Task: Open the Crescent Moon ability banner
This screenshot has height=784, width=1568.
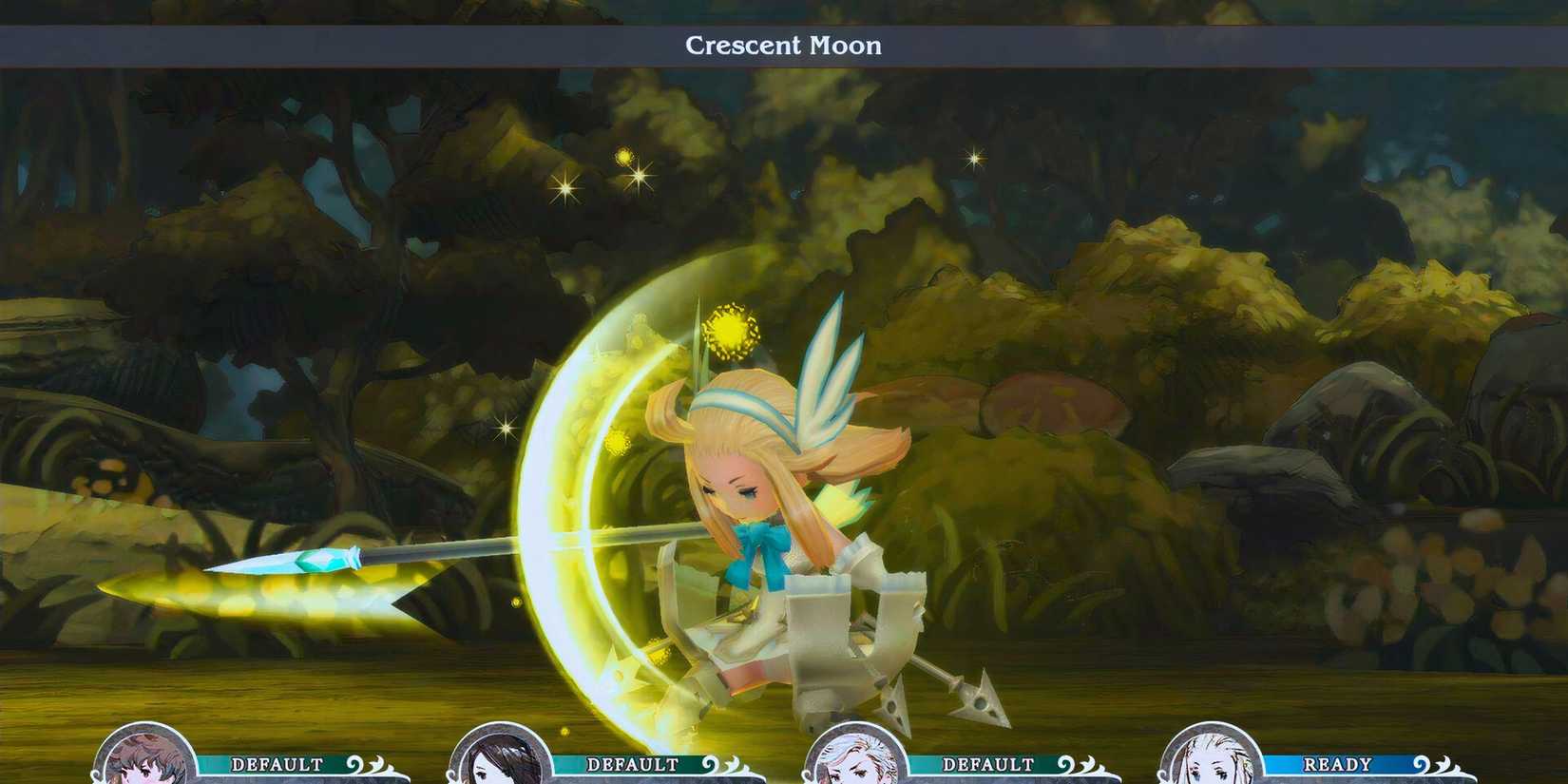Action: tap(784, 45)
